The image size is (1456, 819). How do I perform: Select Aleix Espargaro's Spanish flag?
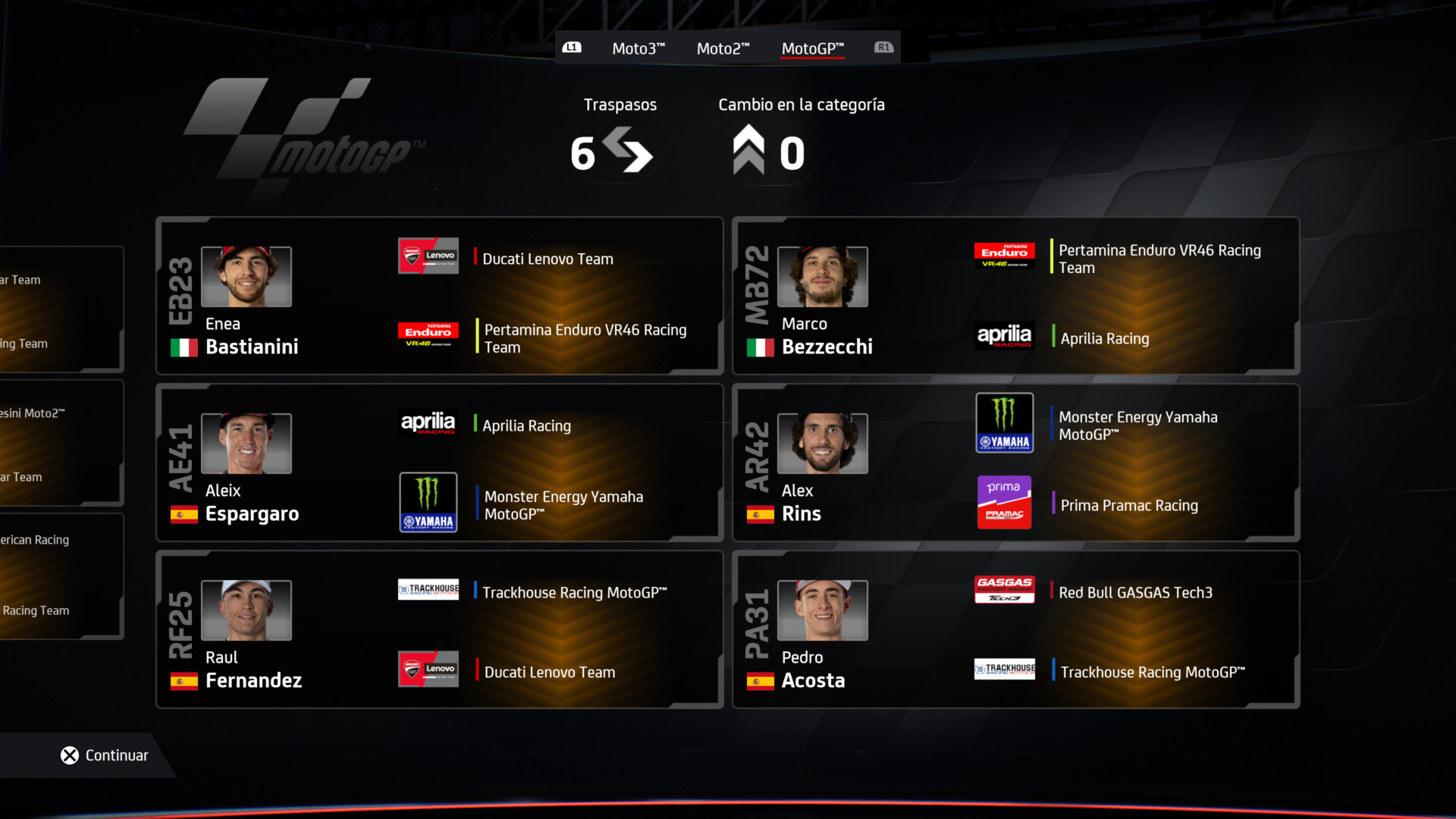coord(184,514)
